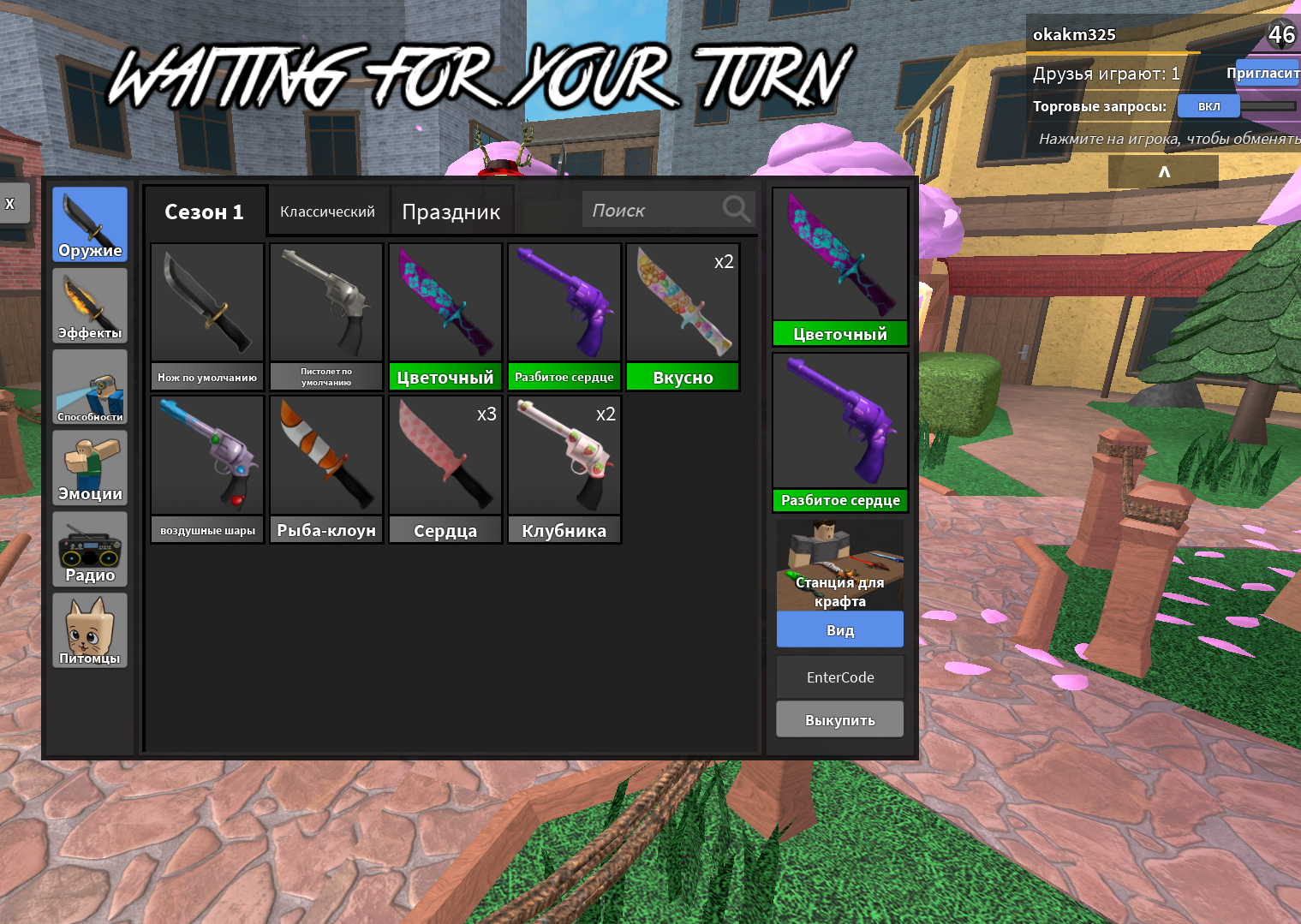The image size is (1301, 924).
Task: Collapse the player trade panel with the arrow
Action: click(x=1162, y=170)
